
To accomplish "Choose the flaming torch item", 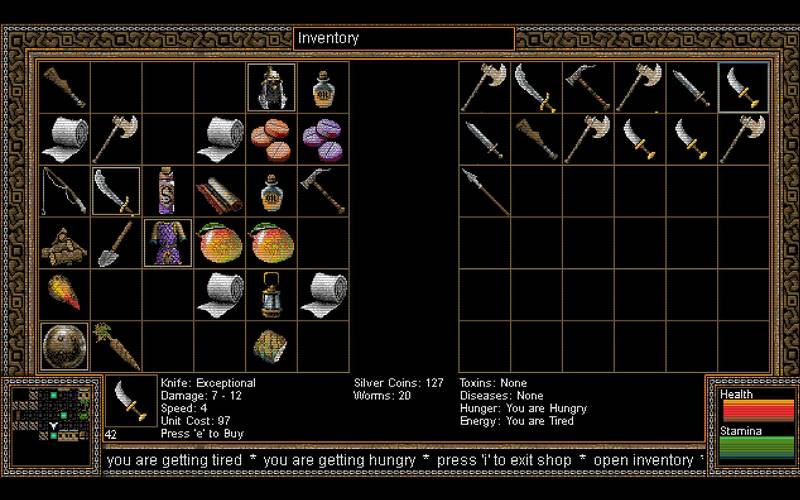I will pyautogui.click(x=64, y=294).
